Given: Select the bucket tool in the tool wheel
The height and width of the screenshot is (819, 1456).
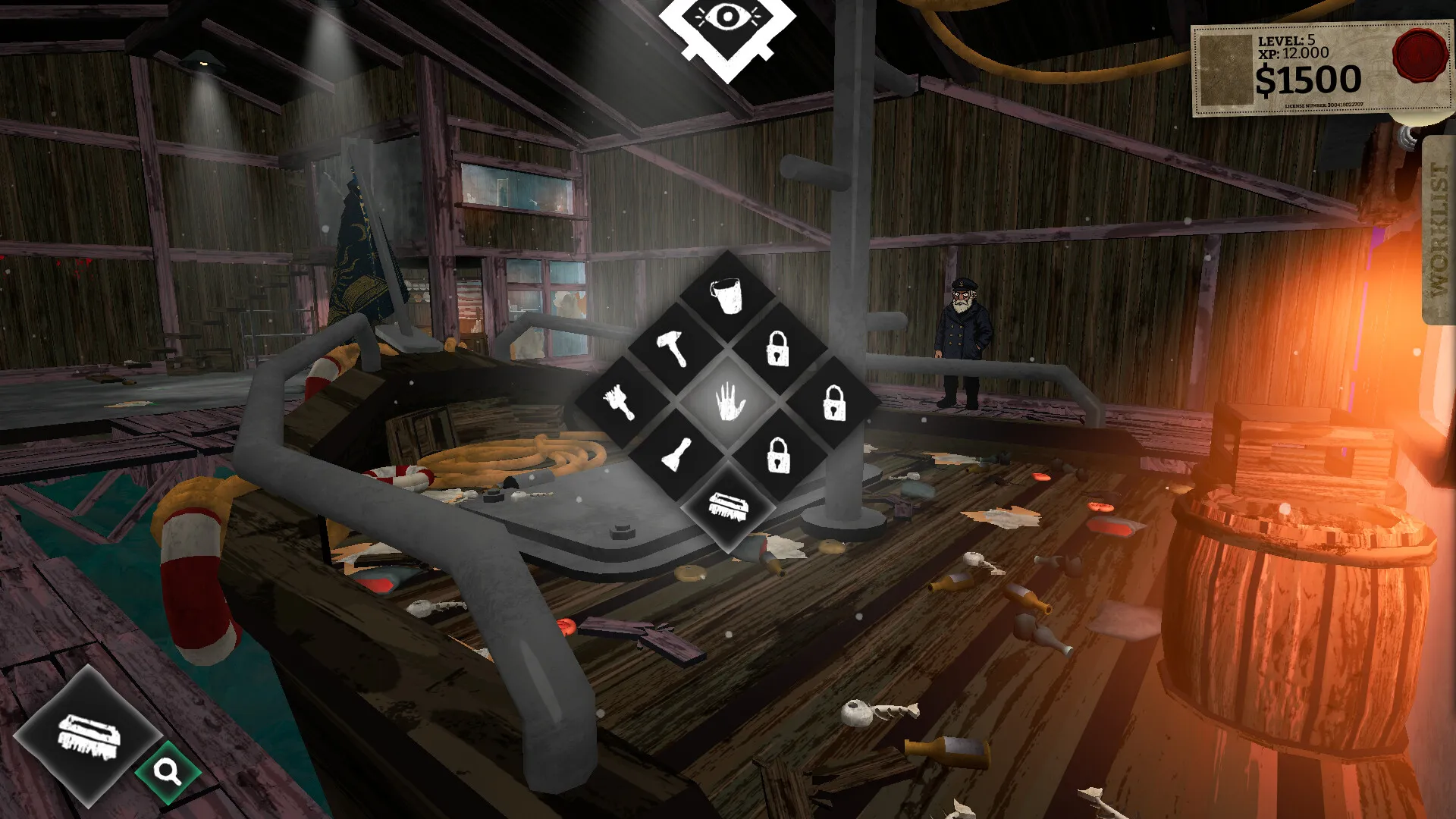Looking at the screenshot, I should coord(726,293).
